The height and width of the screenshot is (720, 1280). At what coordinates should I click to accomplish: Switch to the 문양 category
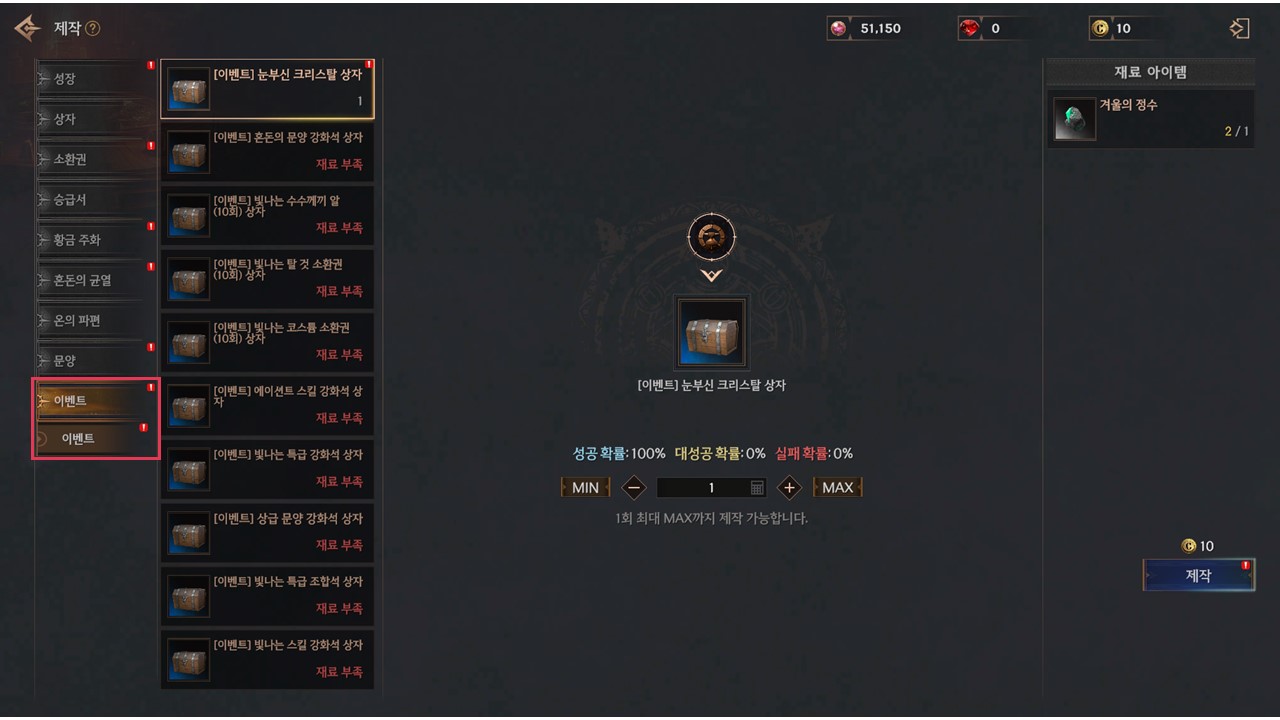tap(95, 361)
